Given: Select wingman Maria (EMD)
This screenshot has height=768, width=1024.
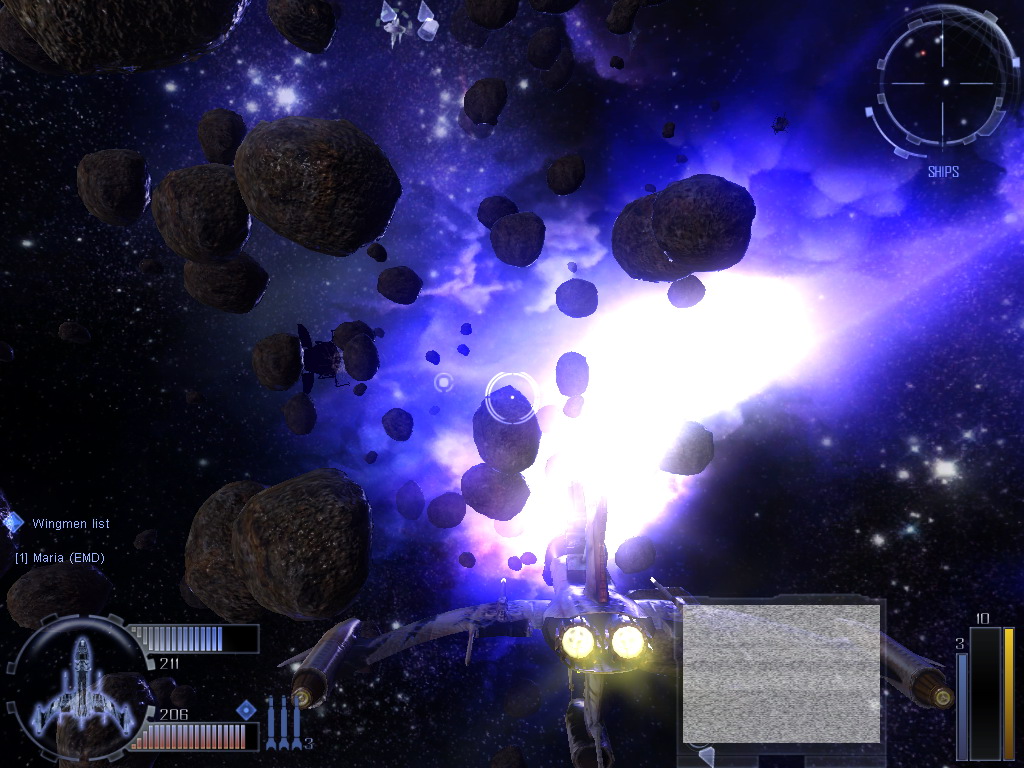Looking at the screenshot, I should coord(60,557).
